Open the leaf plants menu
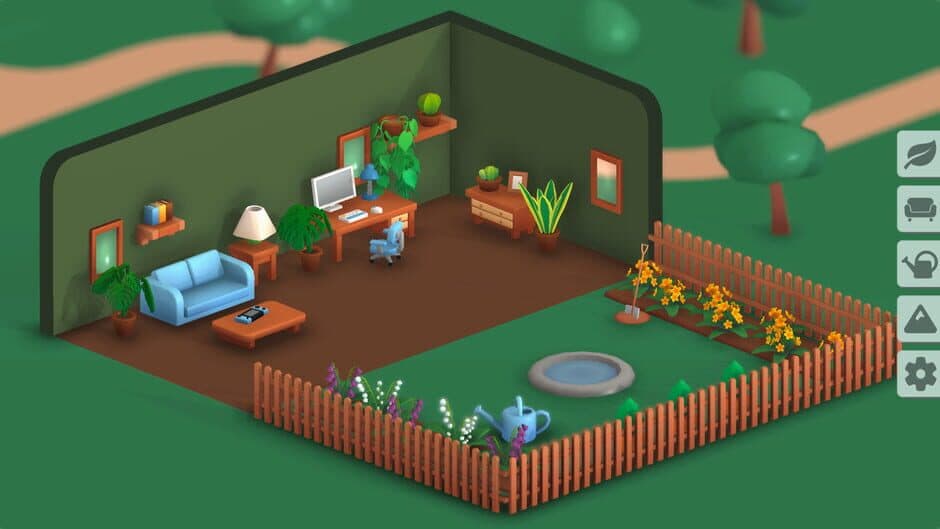Screen dimensions: 940x529 click(918, 155)
